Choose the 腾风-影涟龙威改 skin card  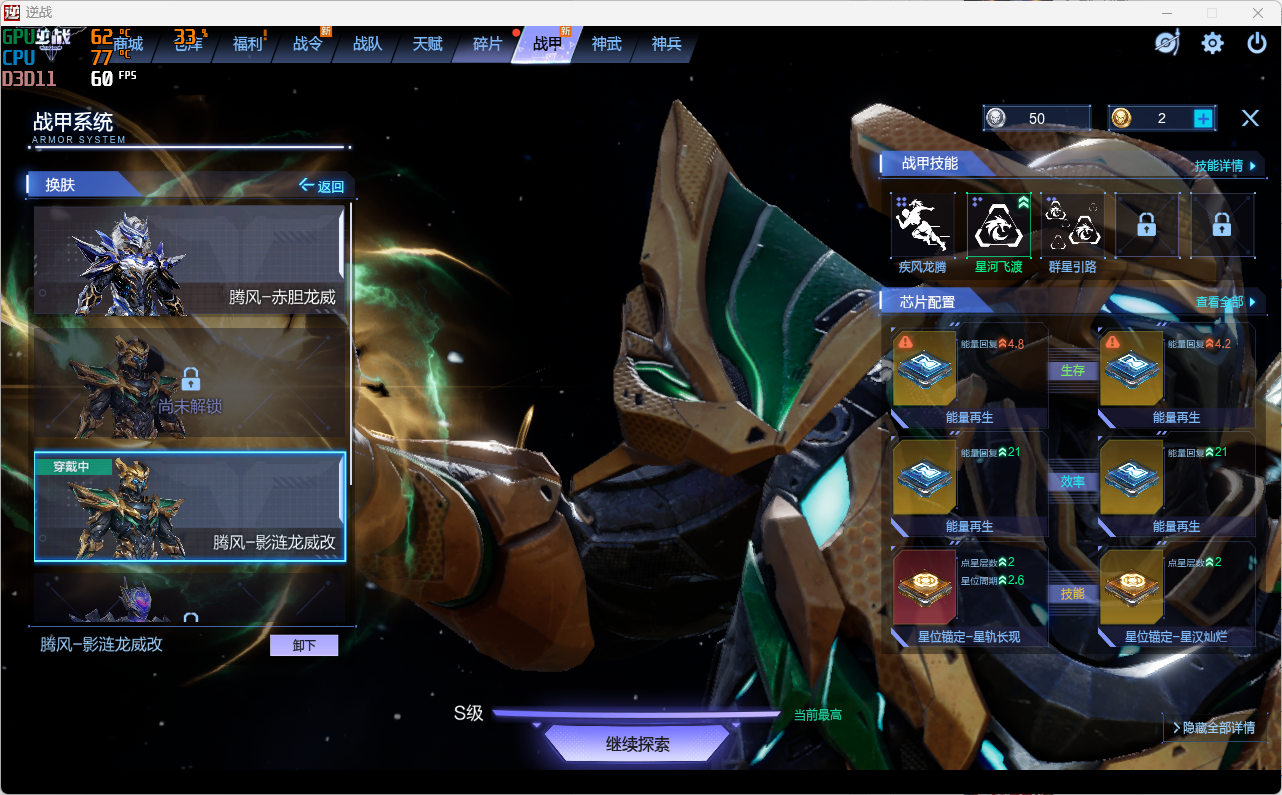189,506
